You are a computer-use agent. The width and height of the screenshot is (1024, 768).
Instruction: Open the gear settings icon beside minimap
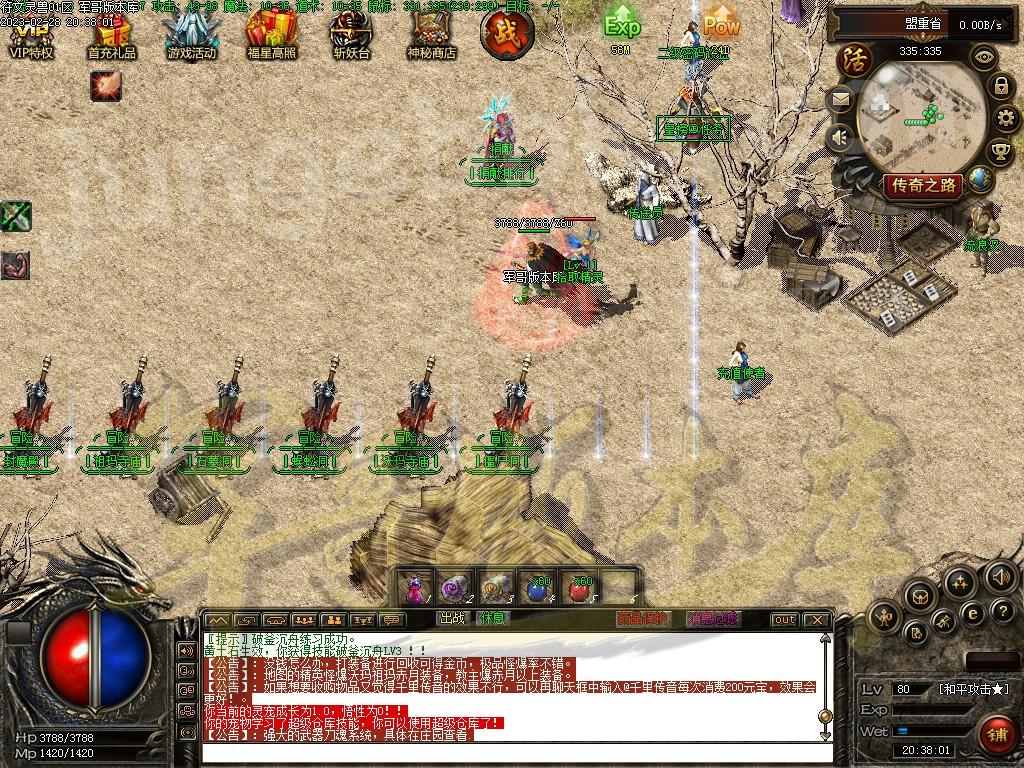tap(1007, 119)
